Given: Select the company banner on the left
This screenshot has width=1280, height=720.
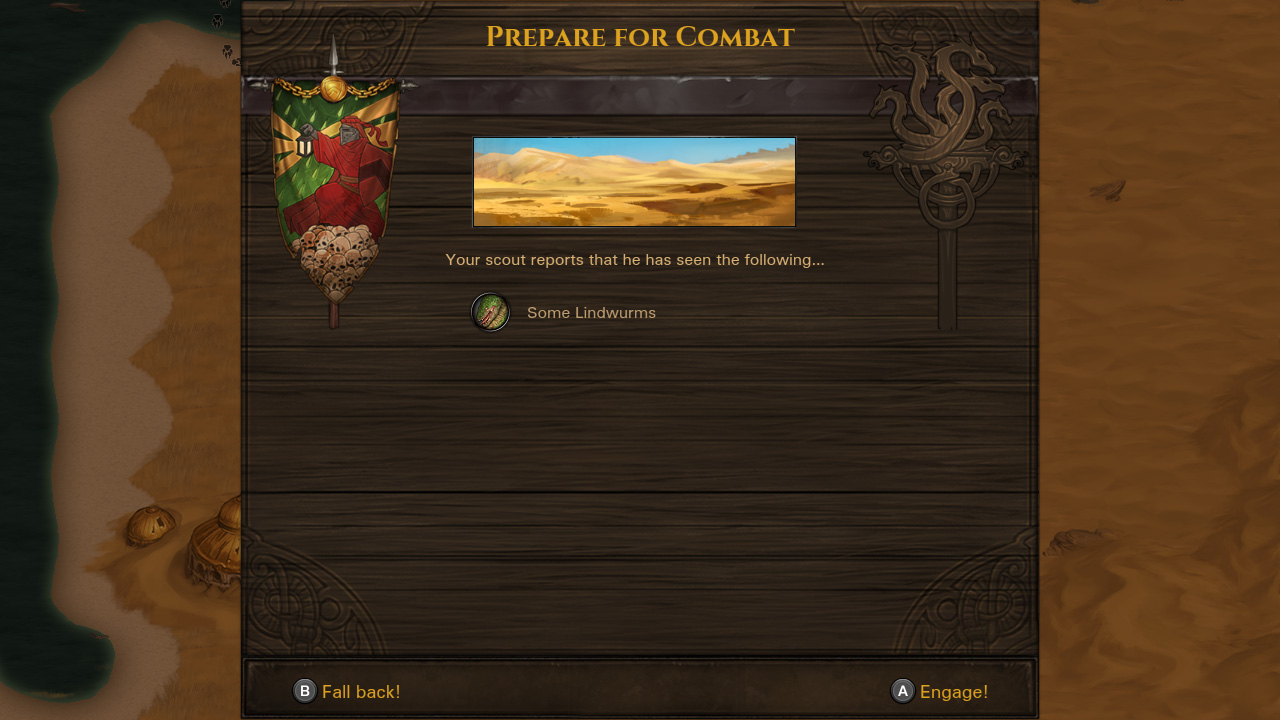Looking at the screenshot, I should click(x=335, y=180).
